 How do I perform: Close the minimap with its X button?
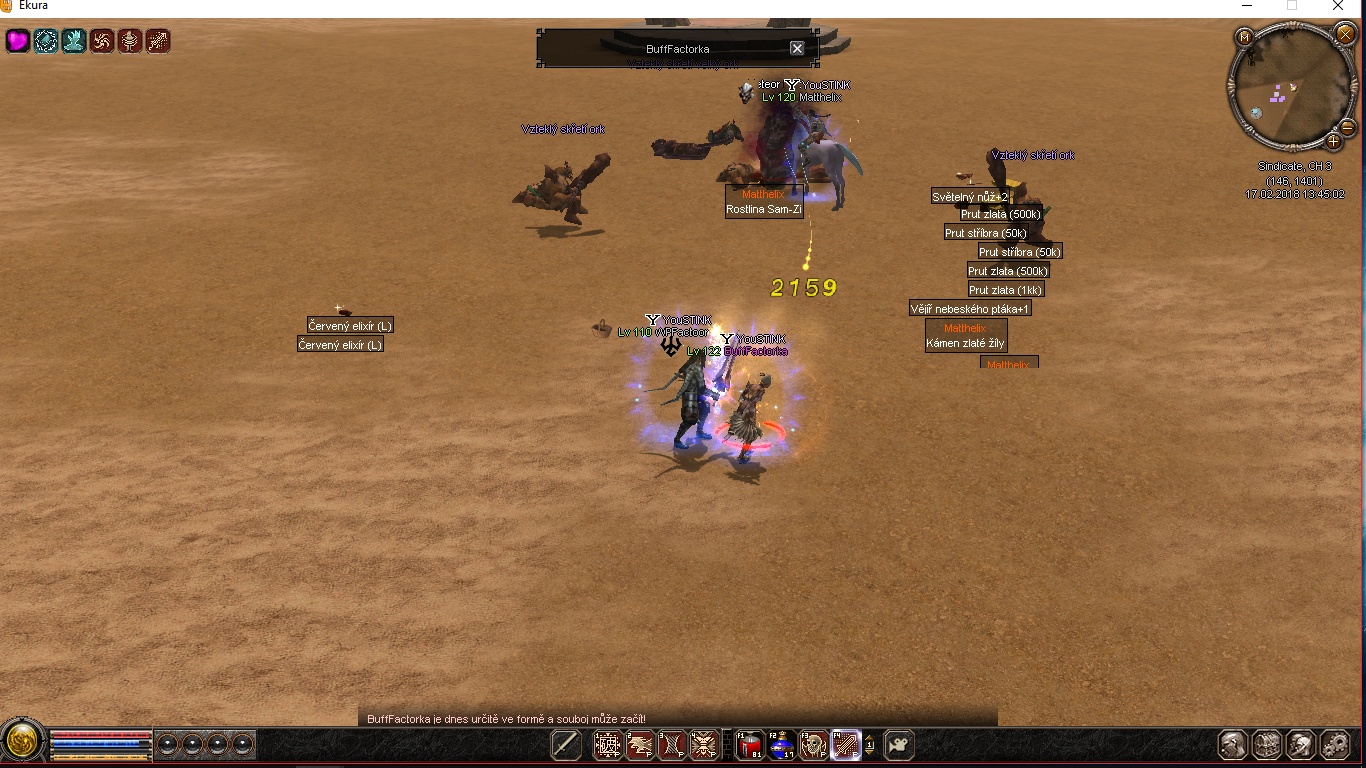point(1345,35)
